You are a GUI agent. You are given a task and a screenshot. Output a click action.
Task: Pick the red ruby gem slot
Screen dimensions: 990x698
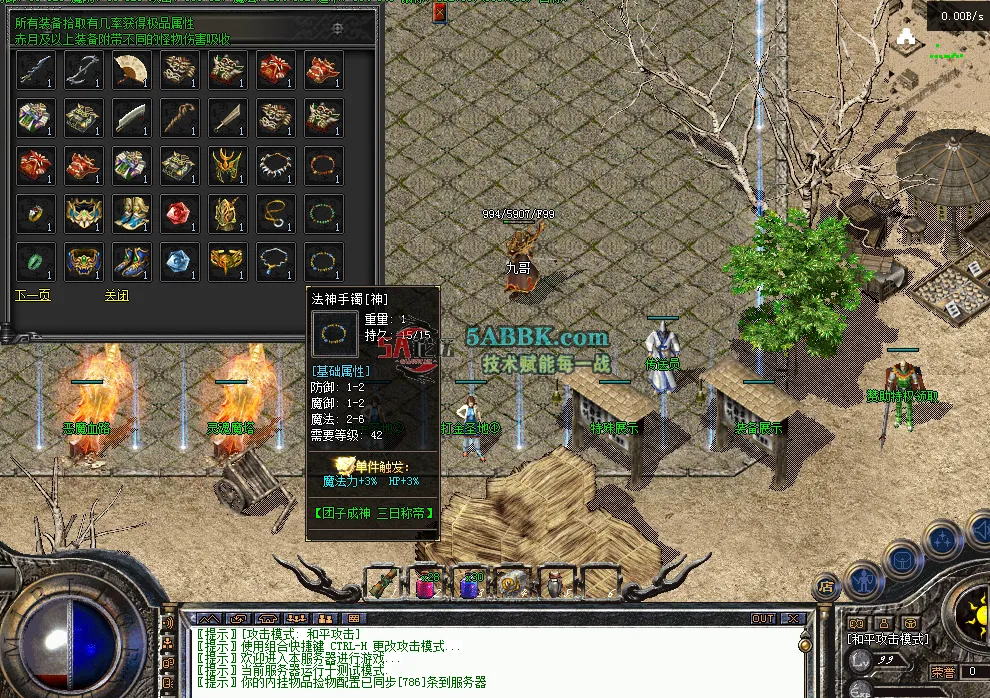click(x=179, y=213)
